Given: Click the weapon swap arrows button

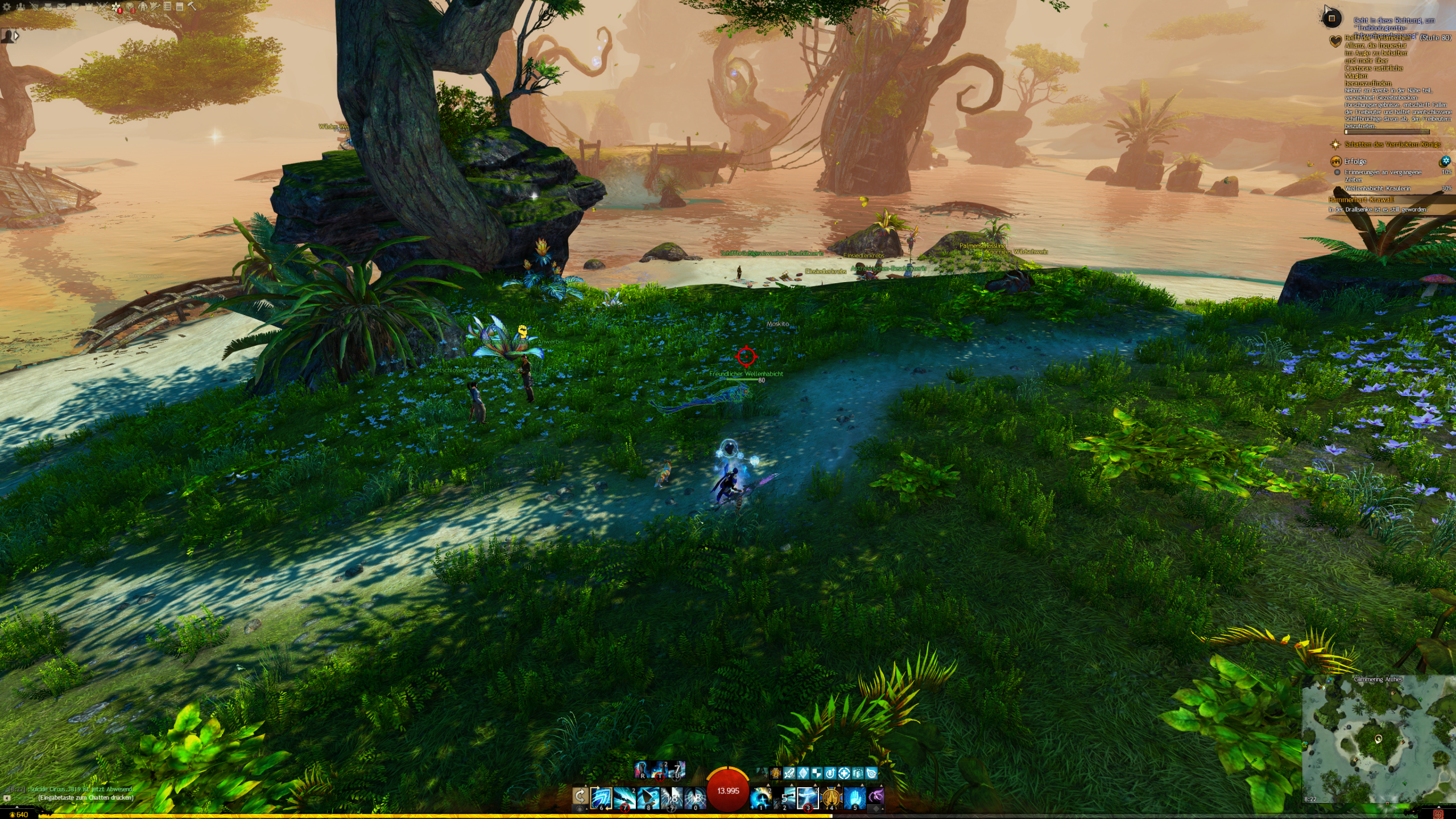Looking at the screenshot, I should click(580, 797).
